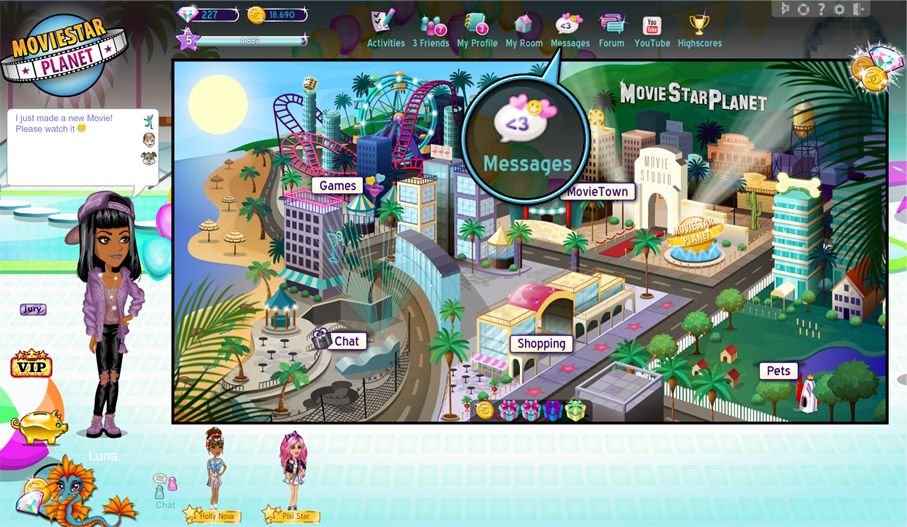Select friend Pixi Star
Screen dimensions: 907x527
coord(292,472)
